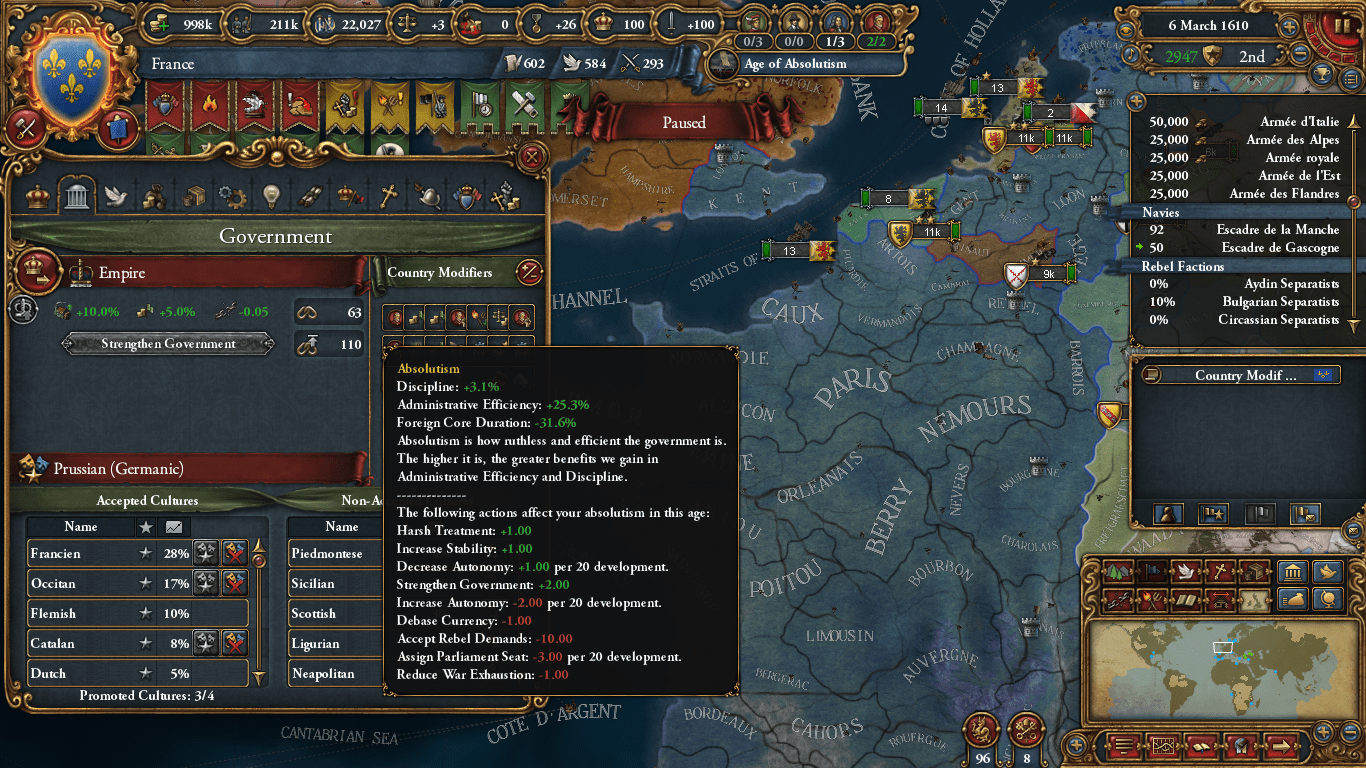
Task: Switch to the Government tab
Action: pyautogui.click(x=75, y=196)
